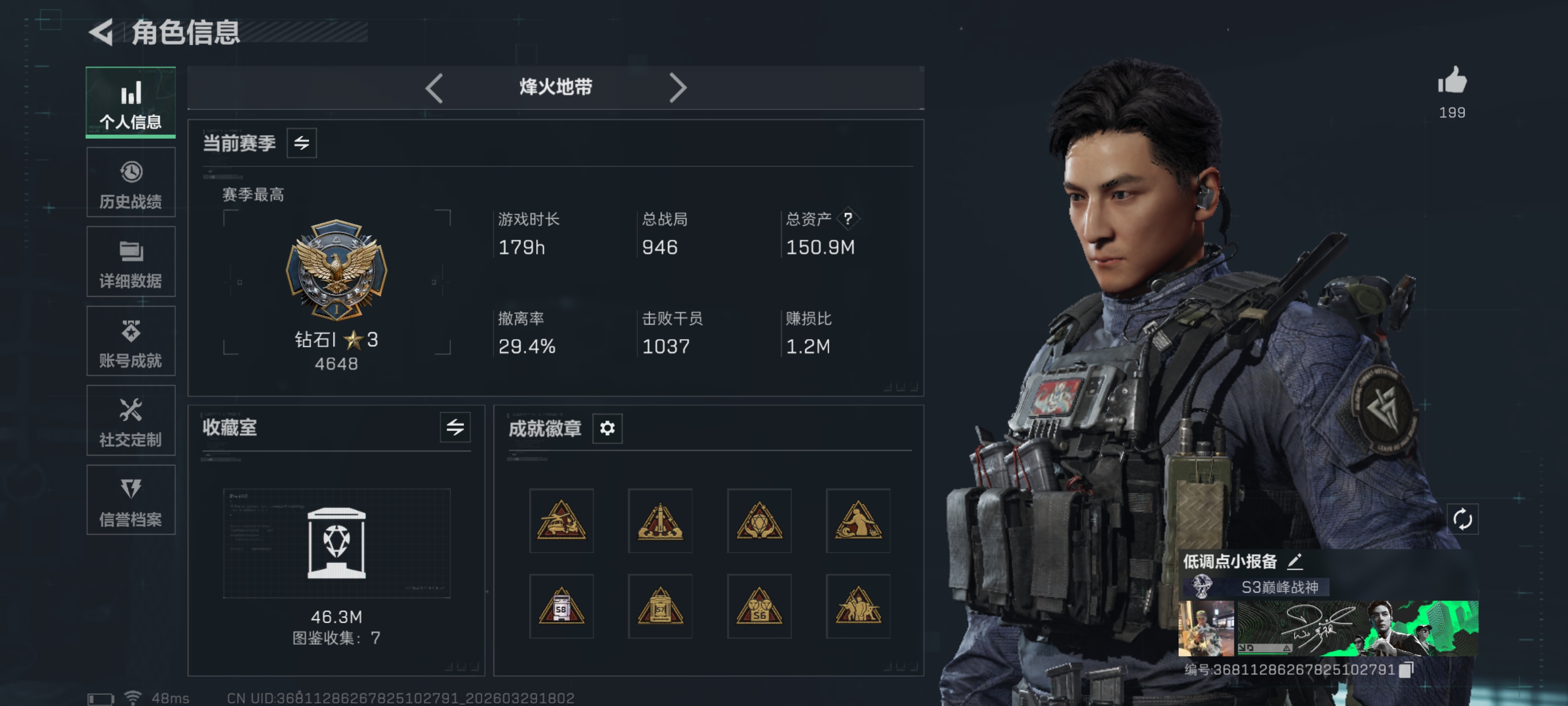Select the 账号成就 tab
Image resolution: width=1568 pixels, height=706 pixels.
(131, 342)
